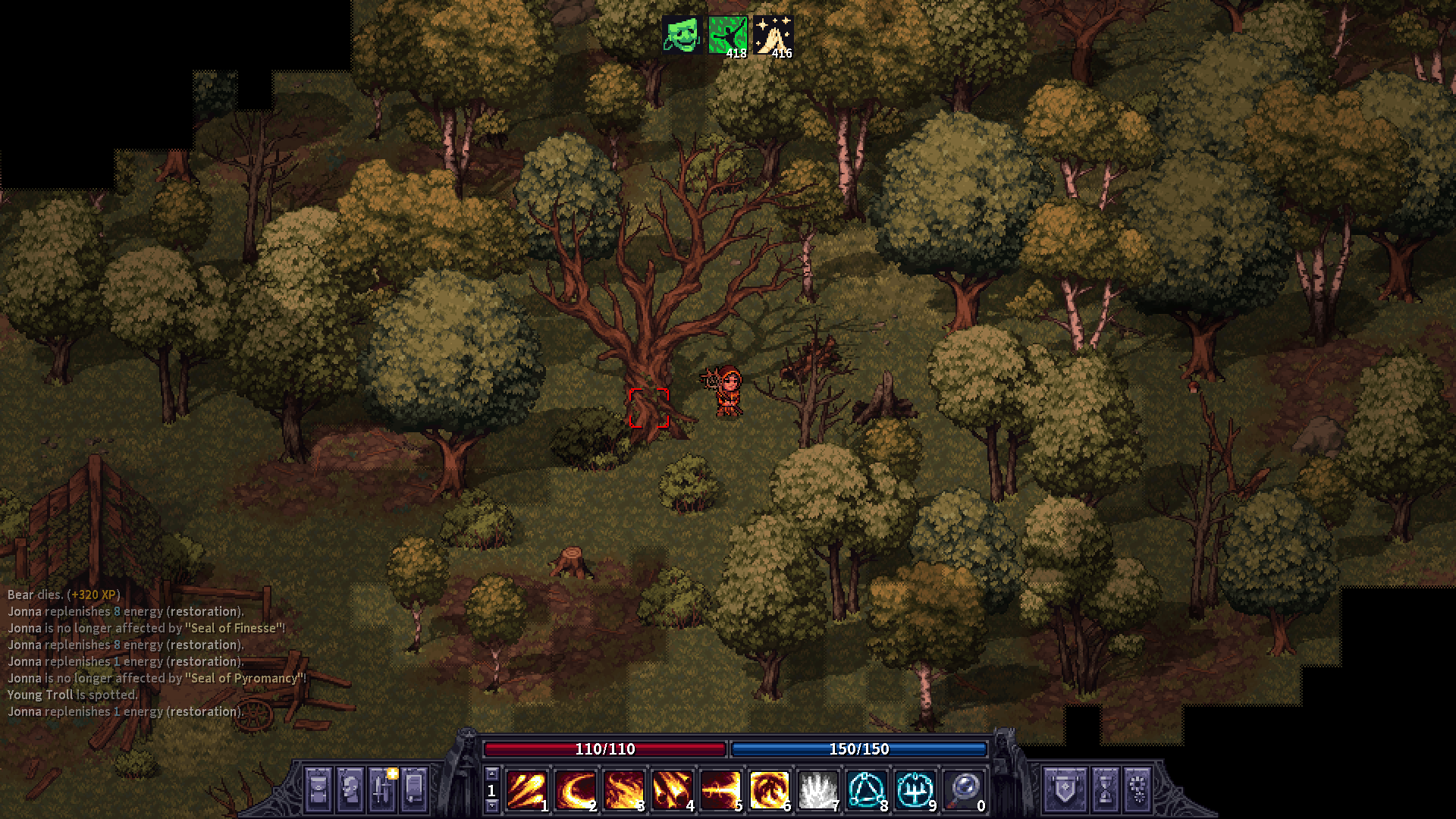1456x819 pixels.
Task: Open the skills button with crossed swords
Action: (381, 789)
